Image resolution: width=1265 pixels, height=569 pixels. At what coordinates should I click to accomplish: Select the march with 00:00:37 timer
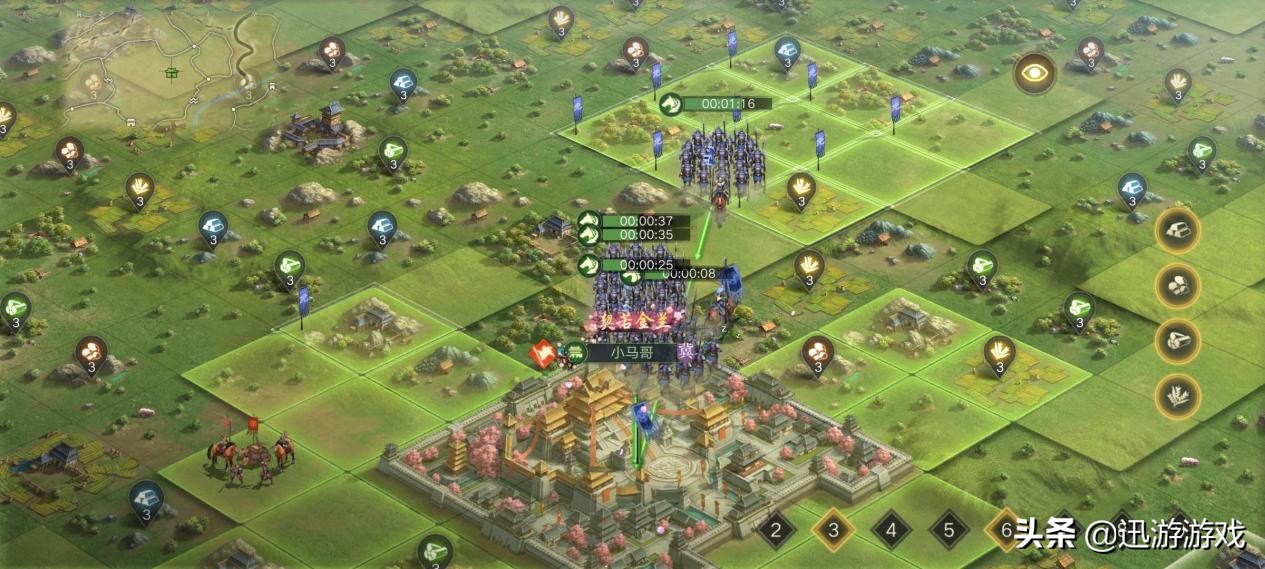point(637,221)
